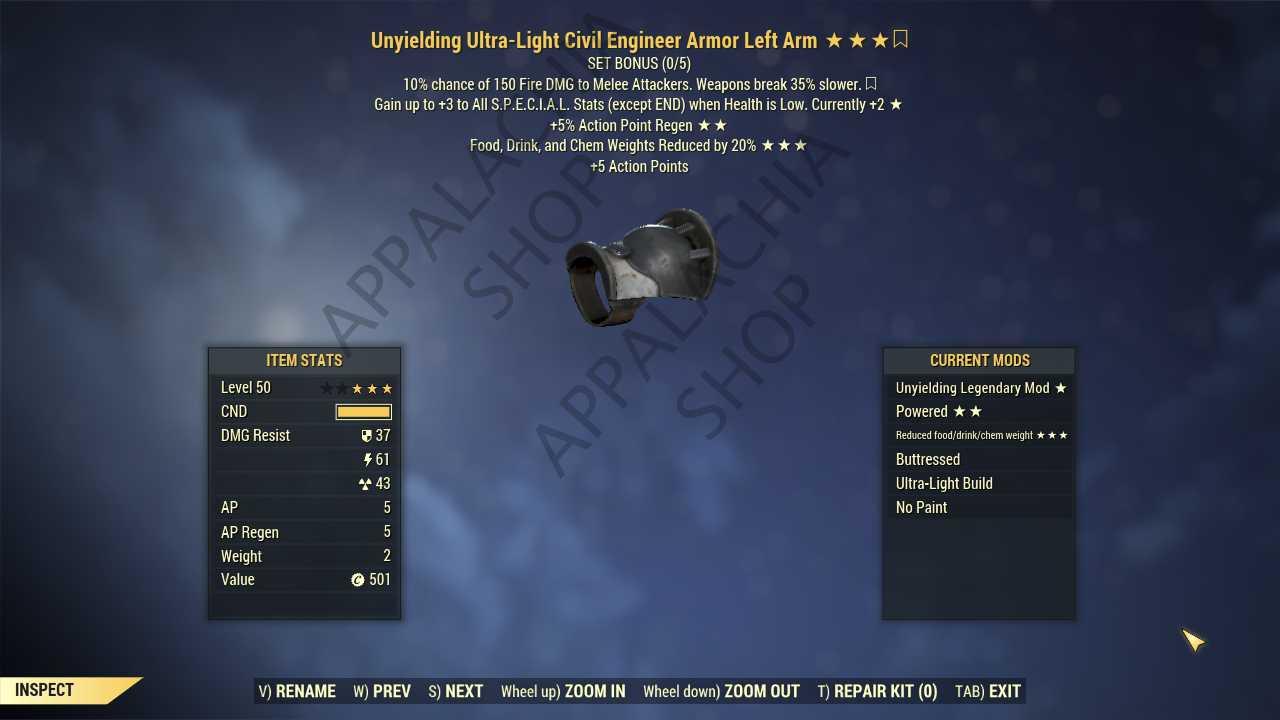The height and width of the screenshot is (720, 1280).
Task: Close the inspect view with EXIT
Action: pyautogui.click(x=988, y=691)
